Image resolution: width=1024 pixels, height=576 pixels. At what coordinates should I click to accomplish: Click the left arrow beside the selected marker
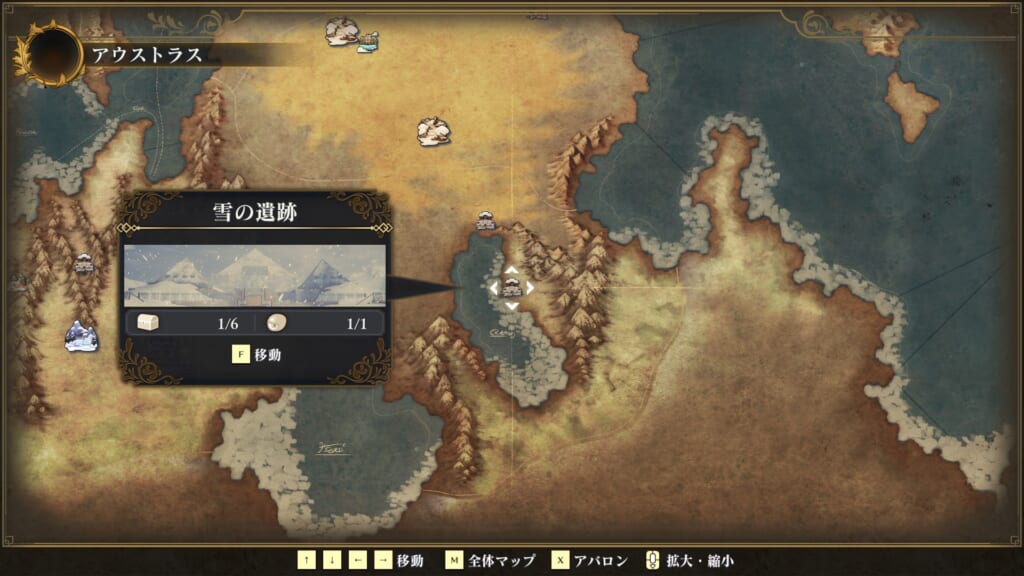(x=493, y=288)
